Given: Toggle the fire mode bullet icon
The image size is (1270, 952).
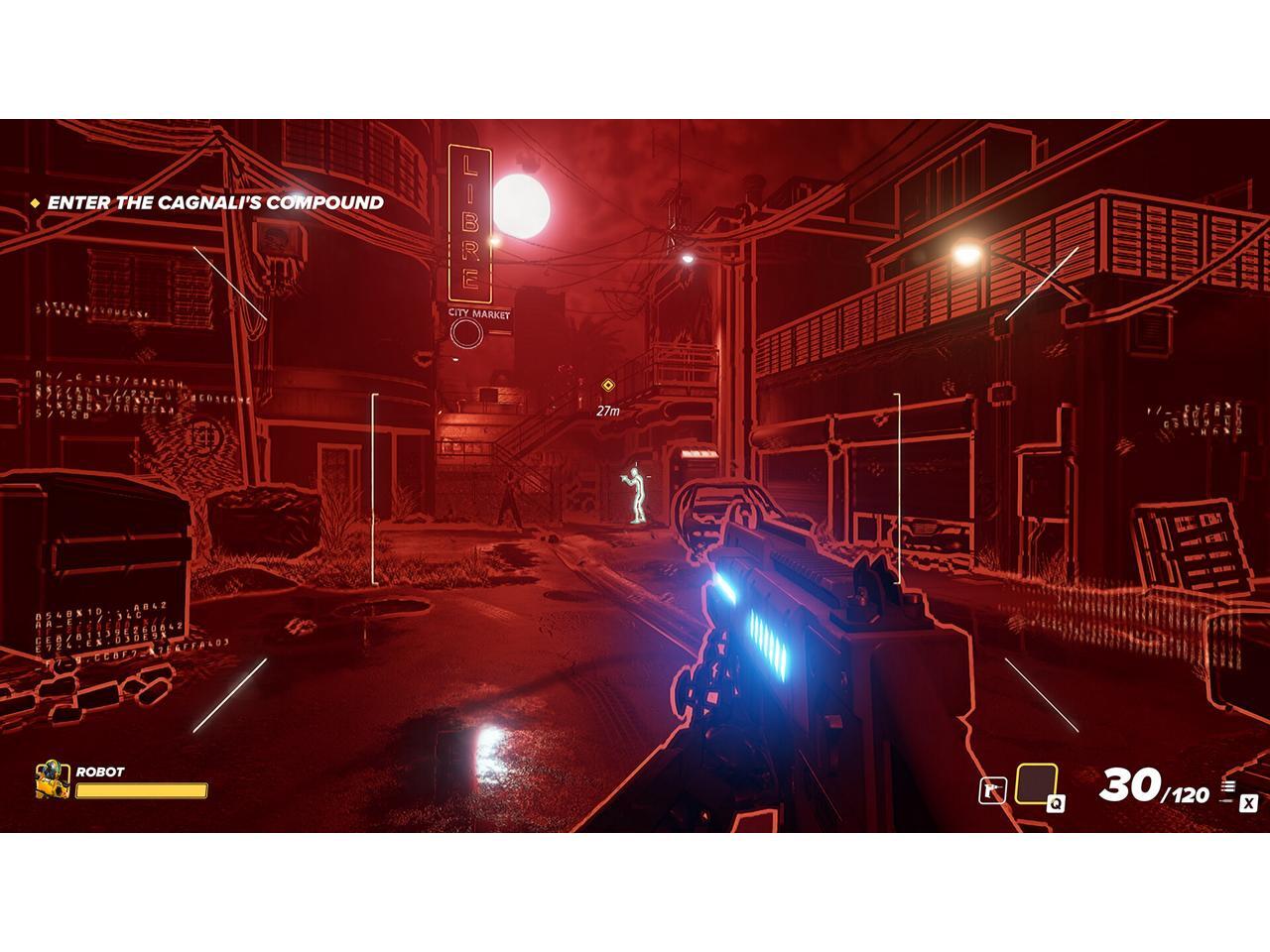Looking at the screenshot, I should (x=1229, y=789).
